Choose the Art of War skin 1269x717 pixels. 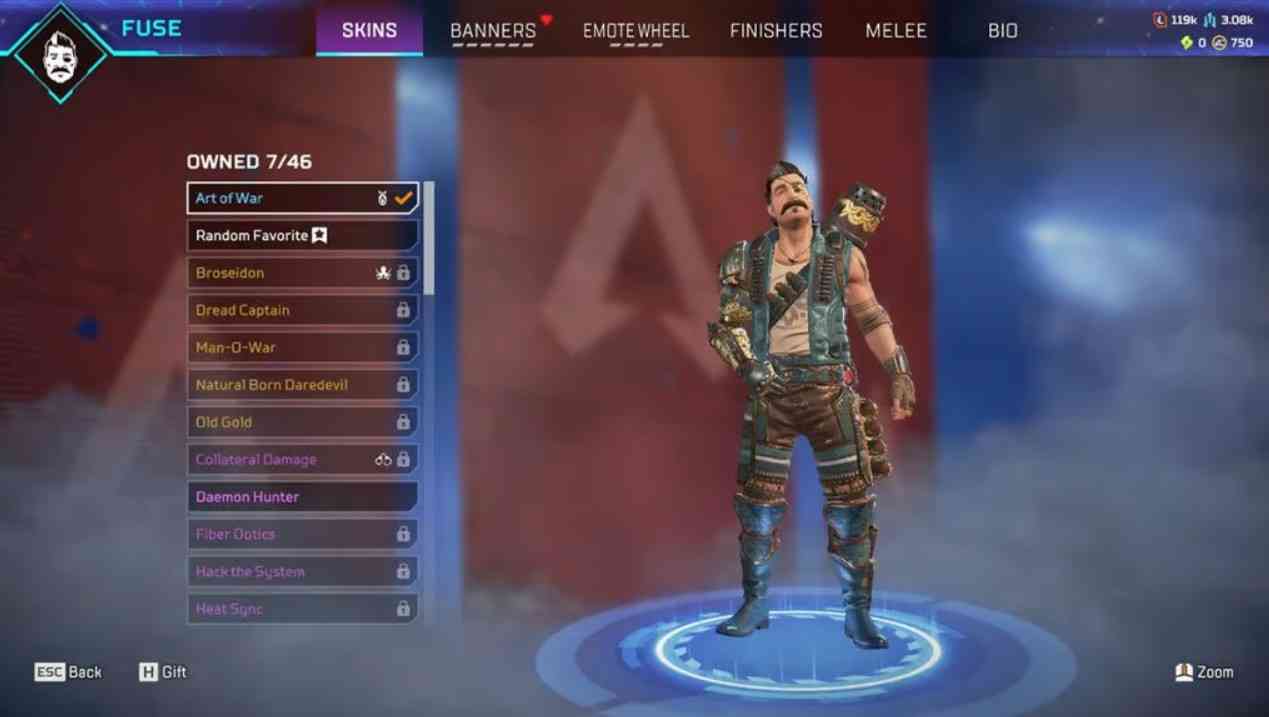[302, 198]
